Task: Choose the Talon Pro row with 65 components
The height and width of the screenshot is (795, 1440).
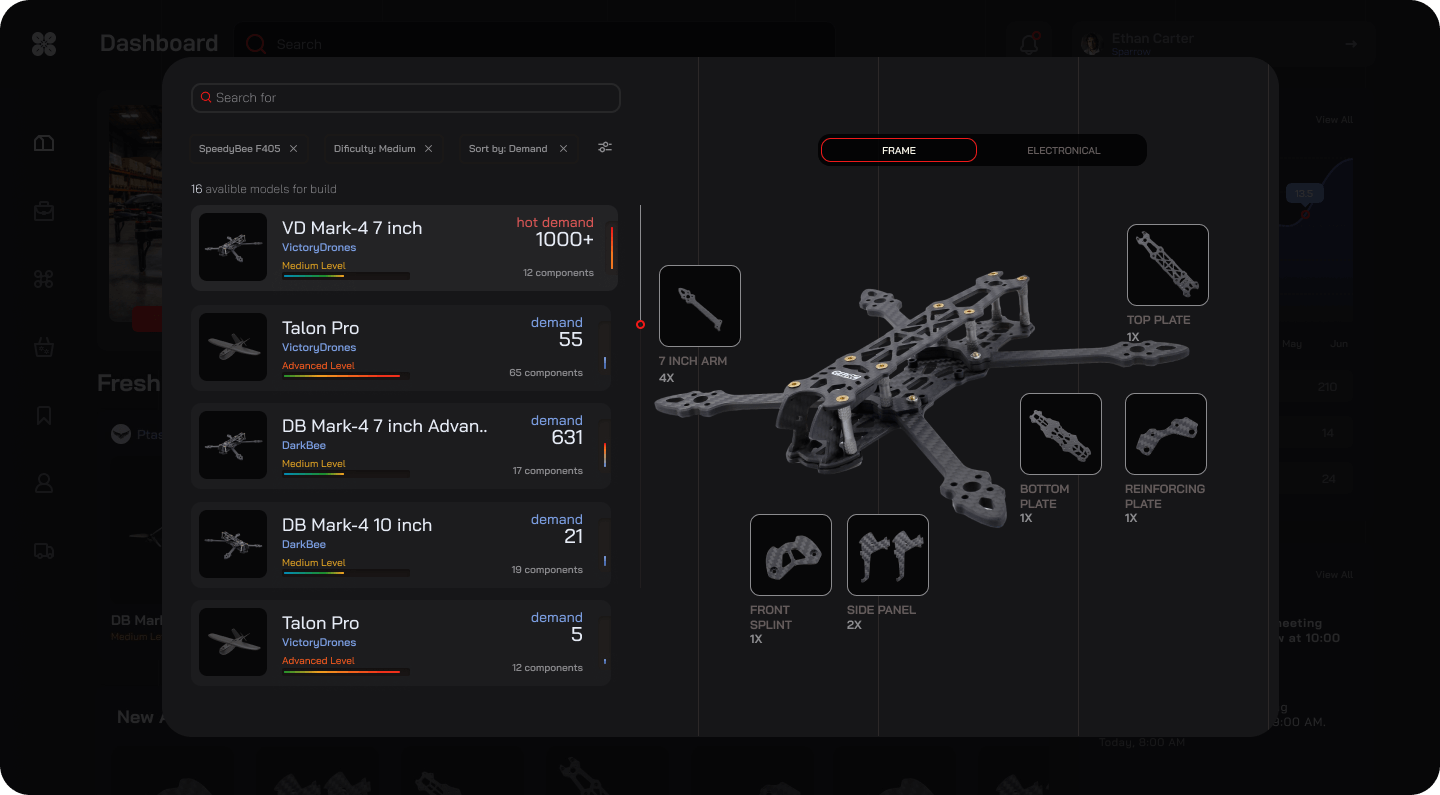Action: (x=400, y=347)
